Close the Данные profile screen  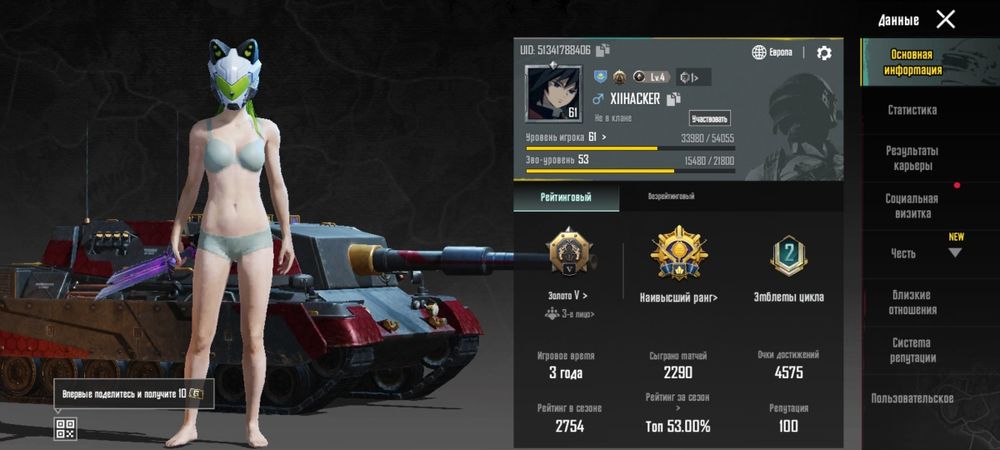945,19
